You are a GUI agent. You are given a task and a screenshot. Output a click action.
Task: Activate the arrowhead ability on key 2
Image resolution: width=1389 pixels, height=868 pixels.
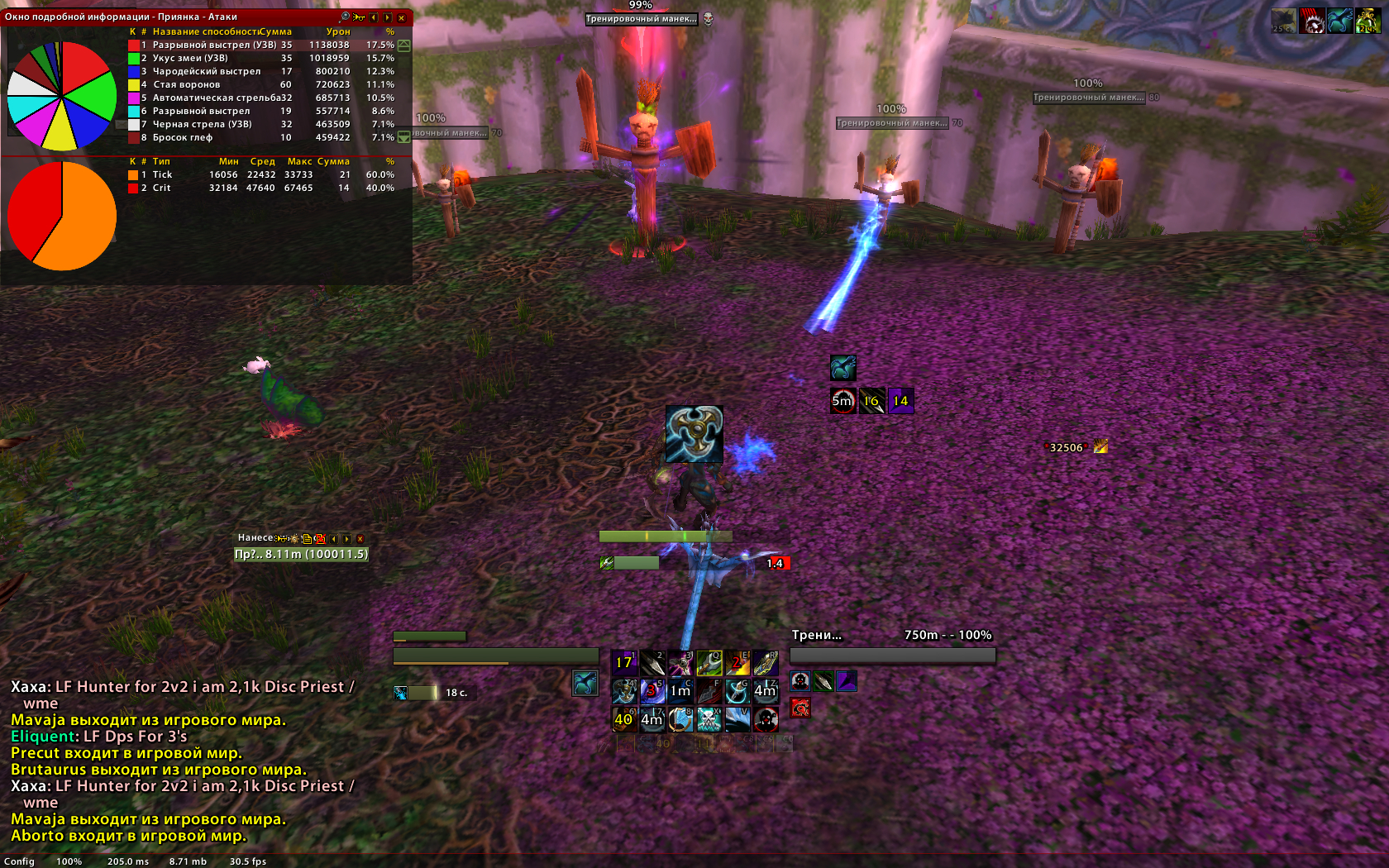(x=652, y=662)
